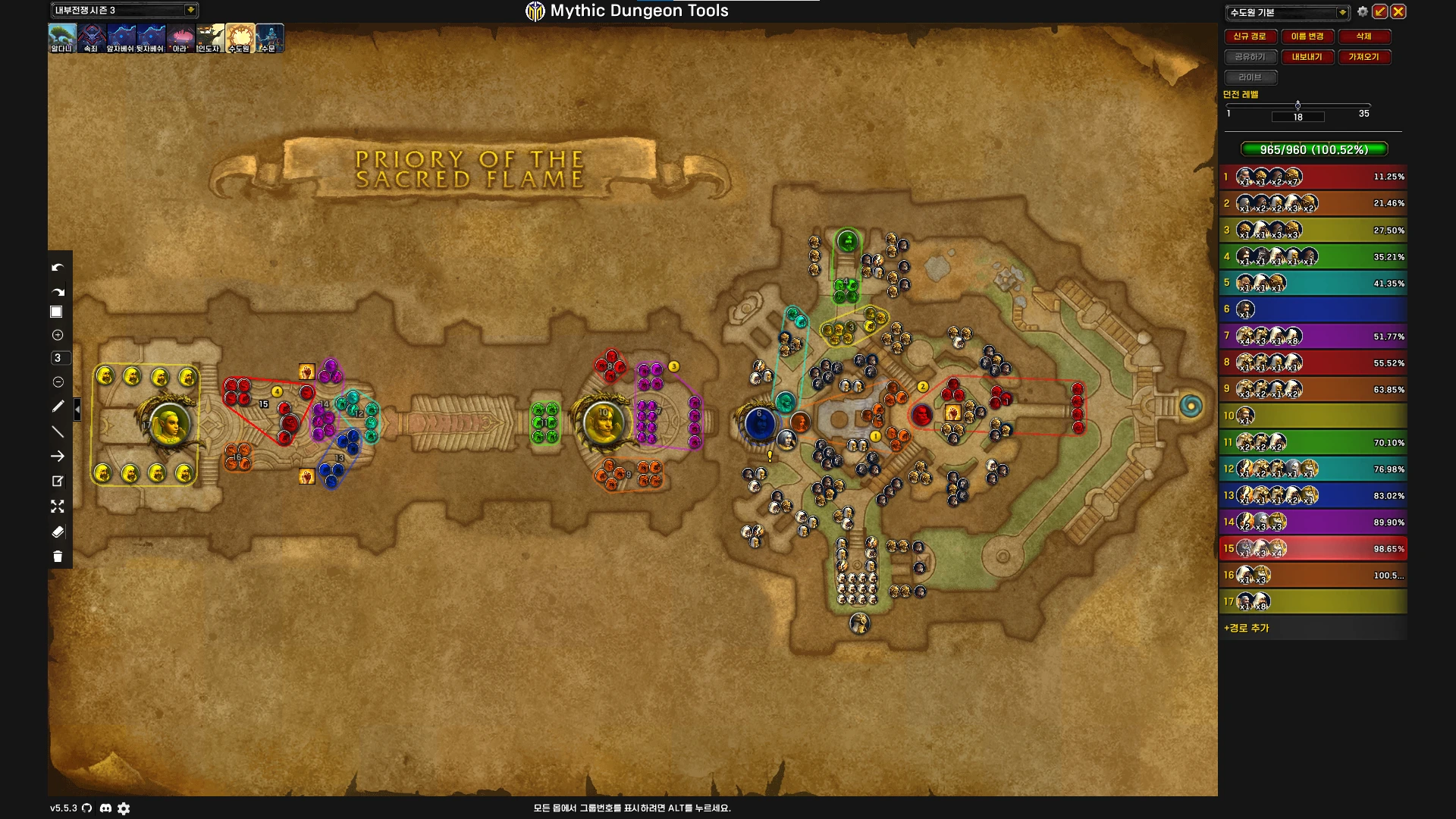Open the gear settings icon
The image size is (1456, 819).
click(1363, 11)
